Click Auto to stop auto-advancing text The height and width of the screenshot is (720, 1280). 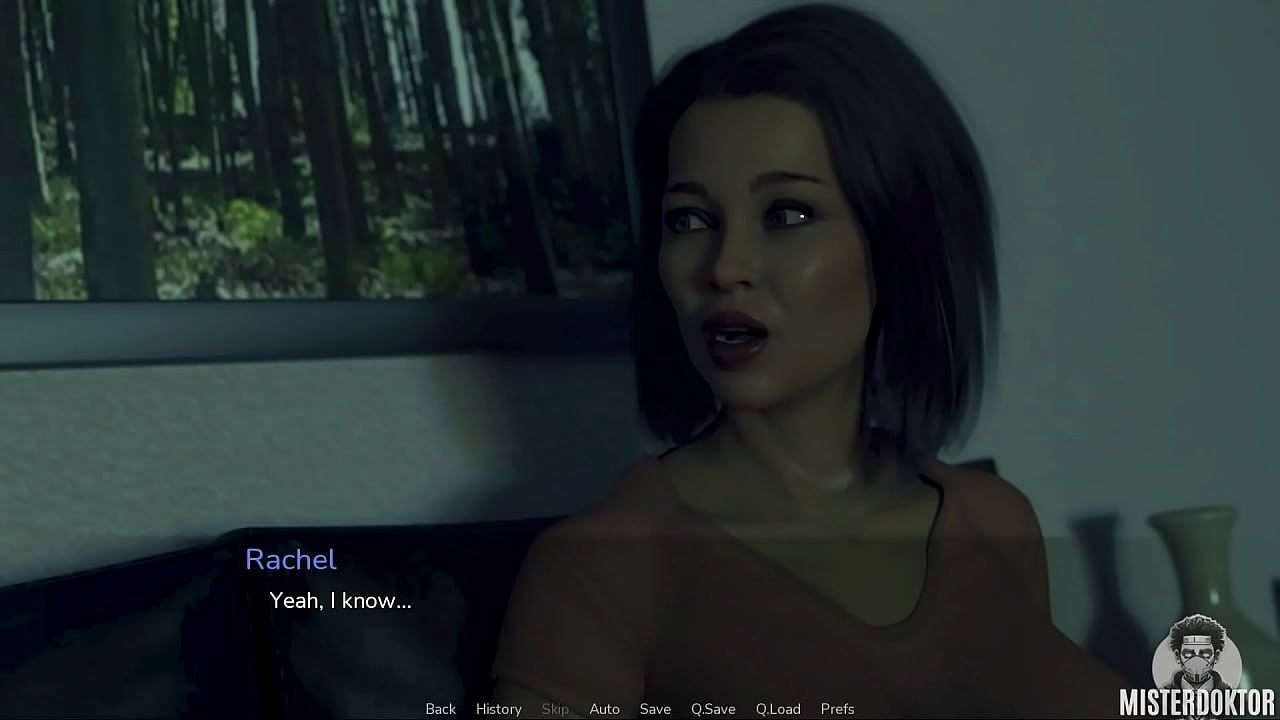point(605,708)
